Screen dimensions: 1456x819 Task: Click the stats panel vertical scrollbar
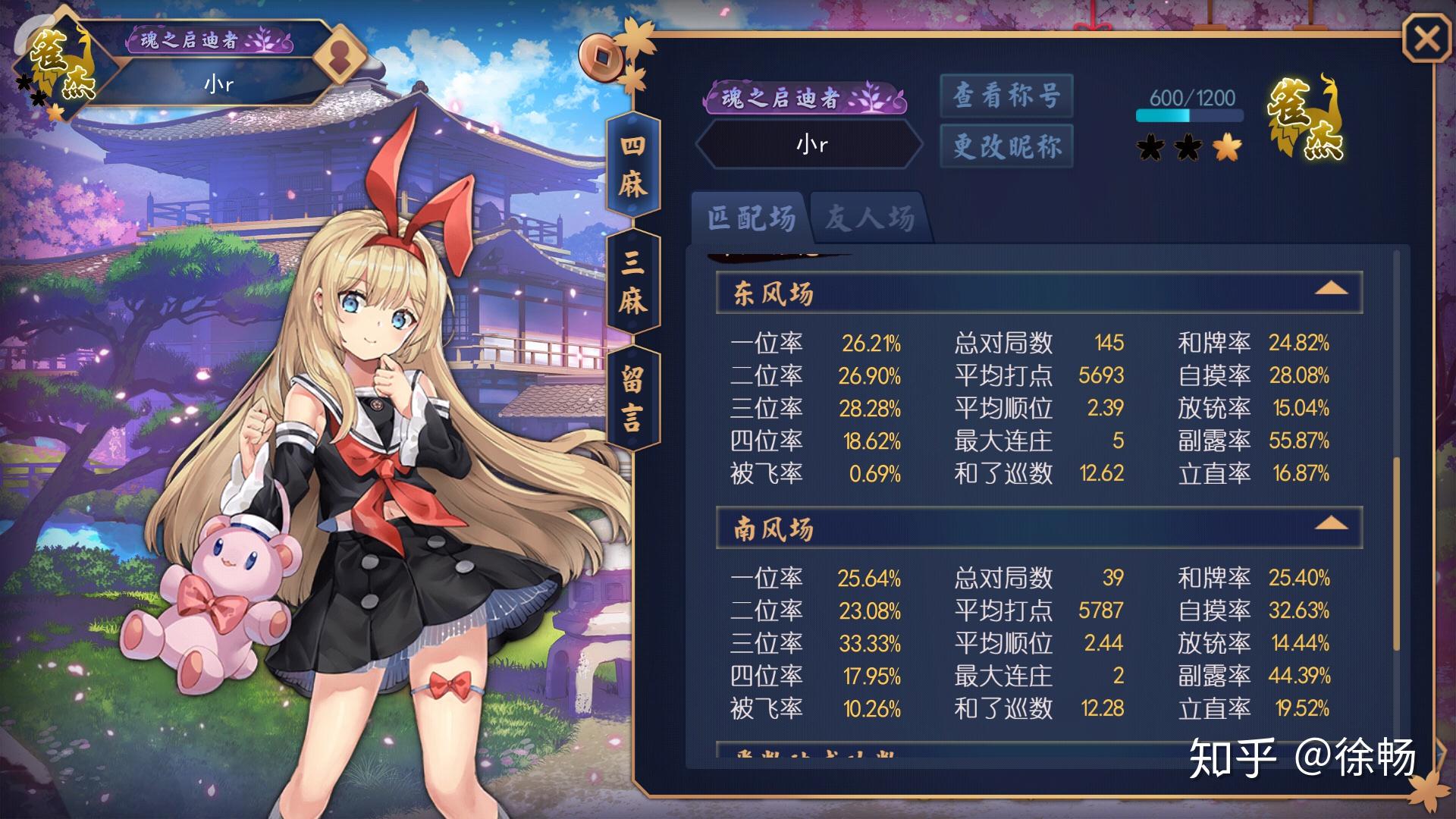coord(1397,554)
